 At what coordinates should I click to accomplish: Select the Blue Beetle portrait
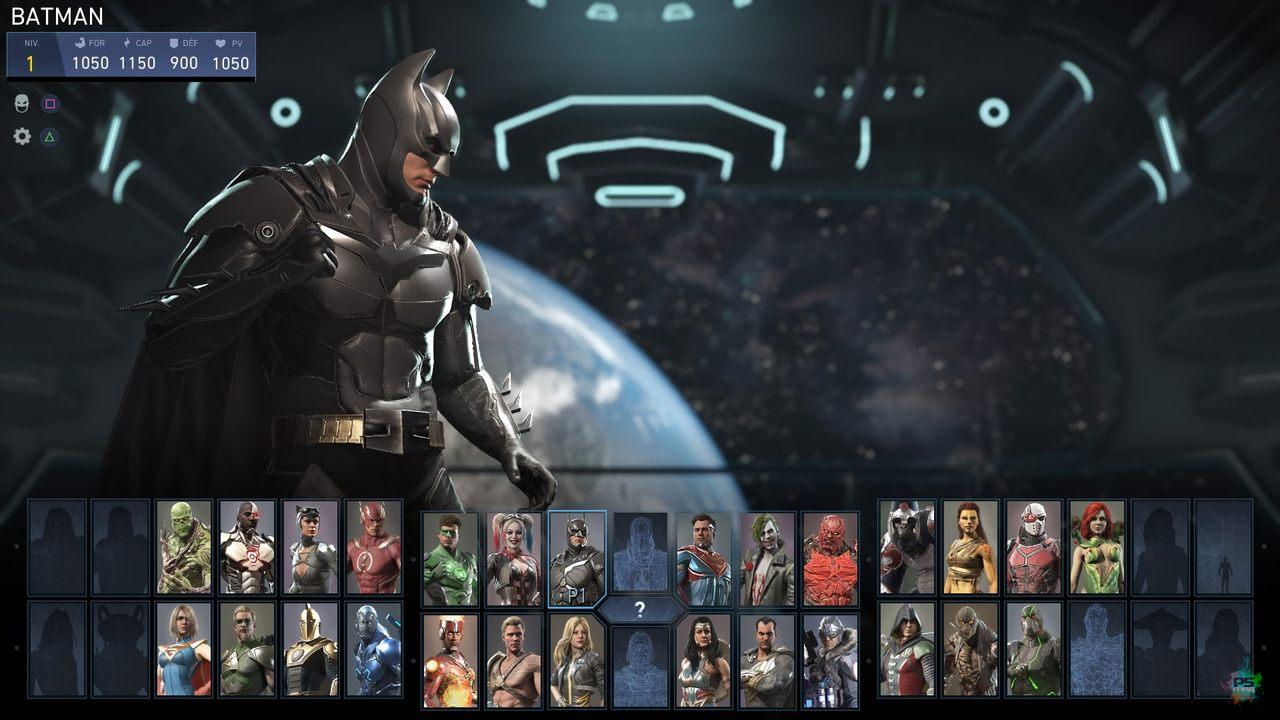click(374, 648)
